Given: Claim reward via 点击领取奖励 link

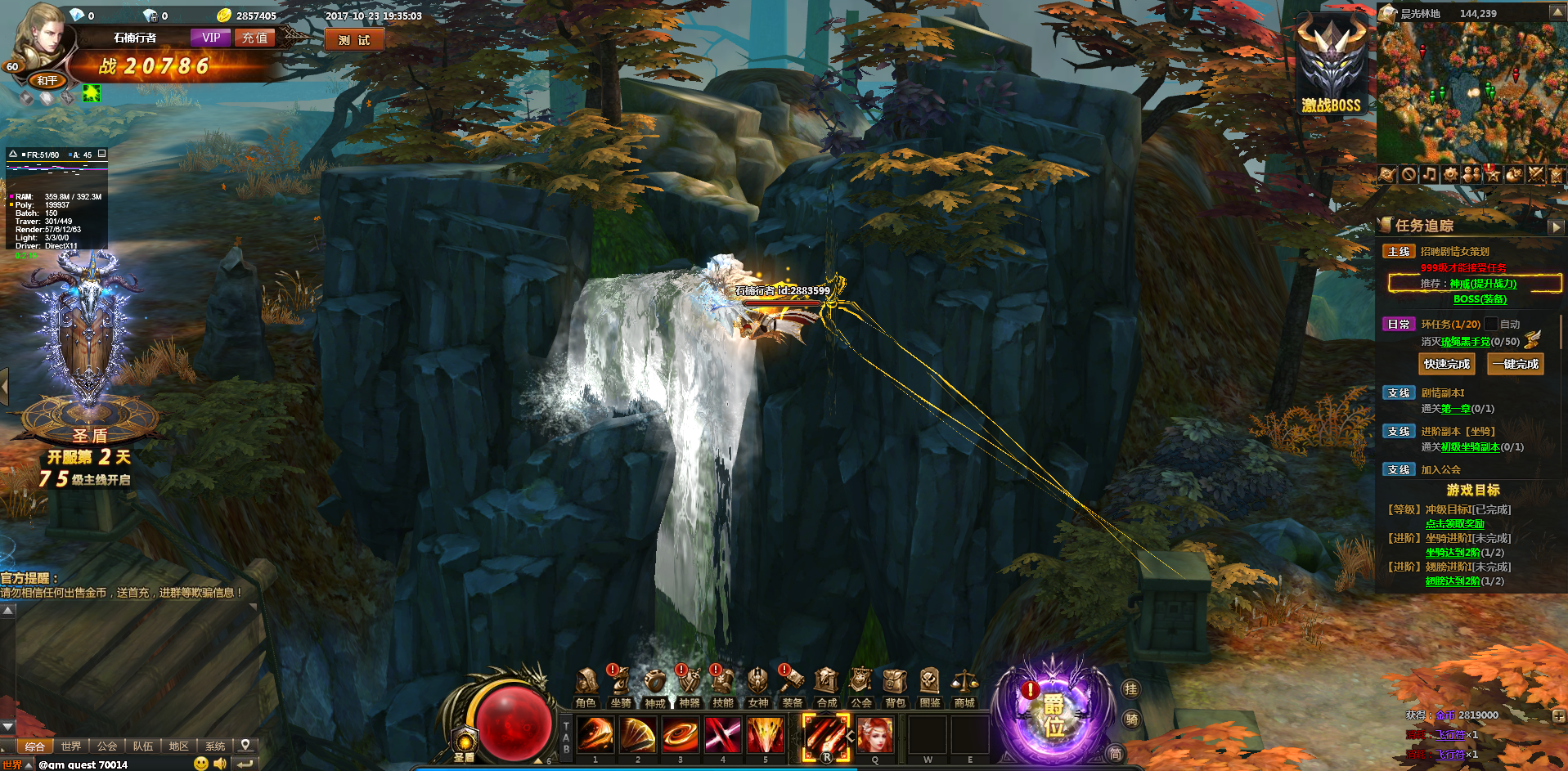Looking at the screenshot, I should click(x=1454, y=524).
